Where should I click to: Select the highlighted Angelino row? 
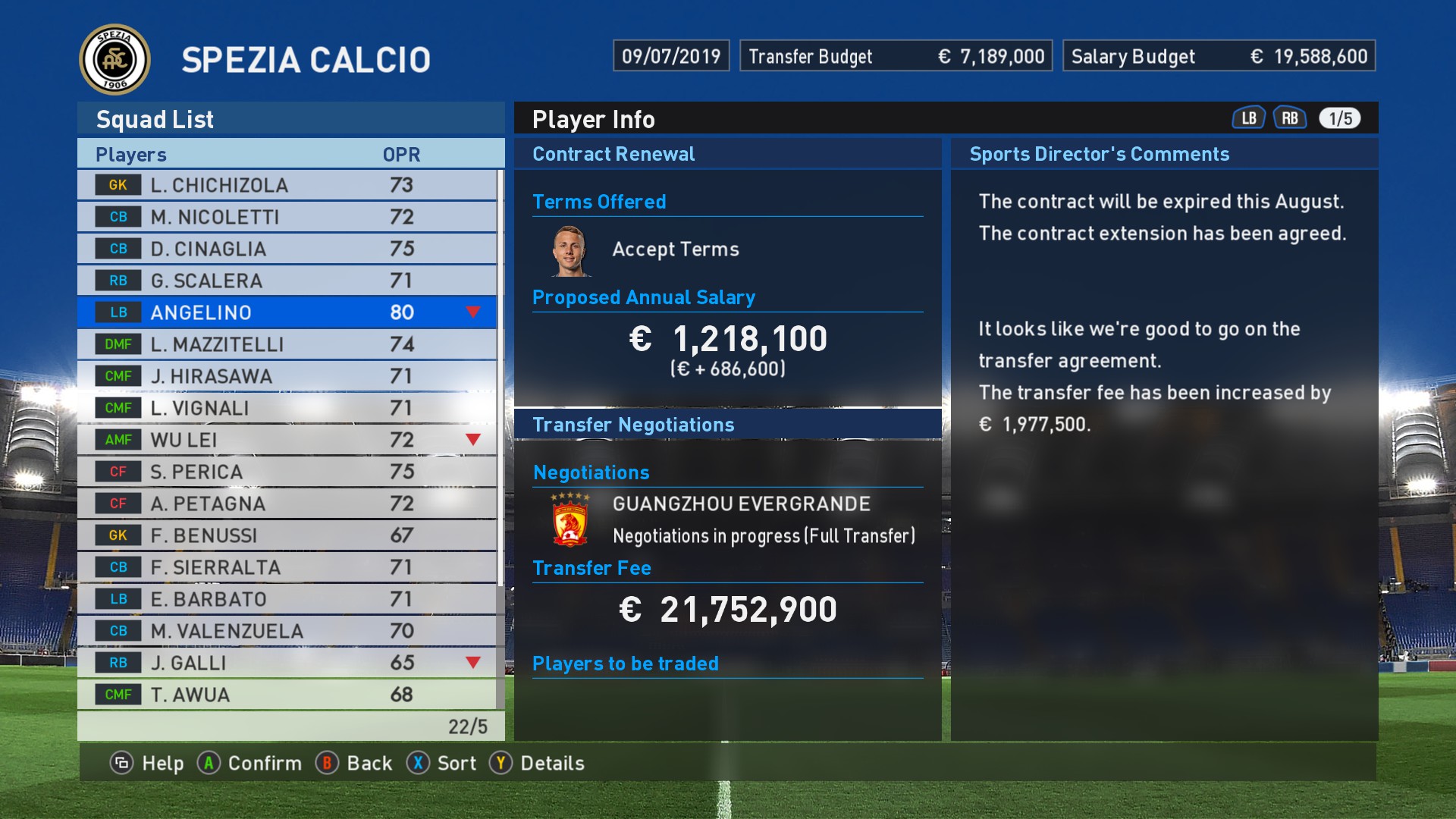pos(287,312)
